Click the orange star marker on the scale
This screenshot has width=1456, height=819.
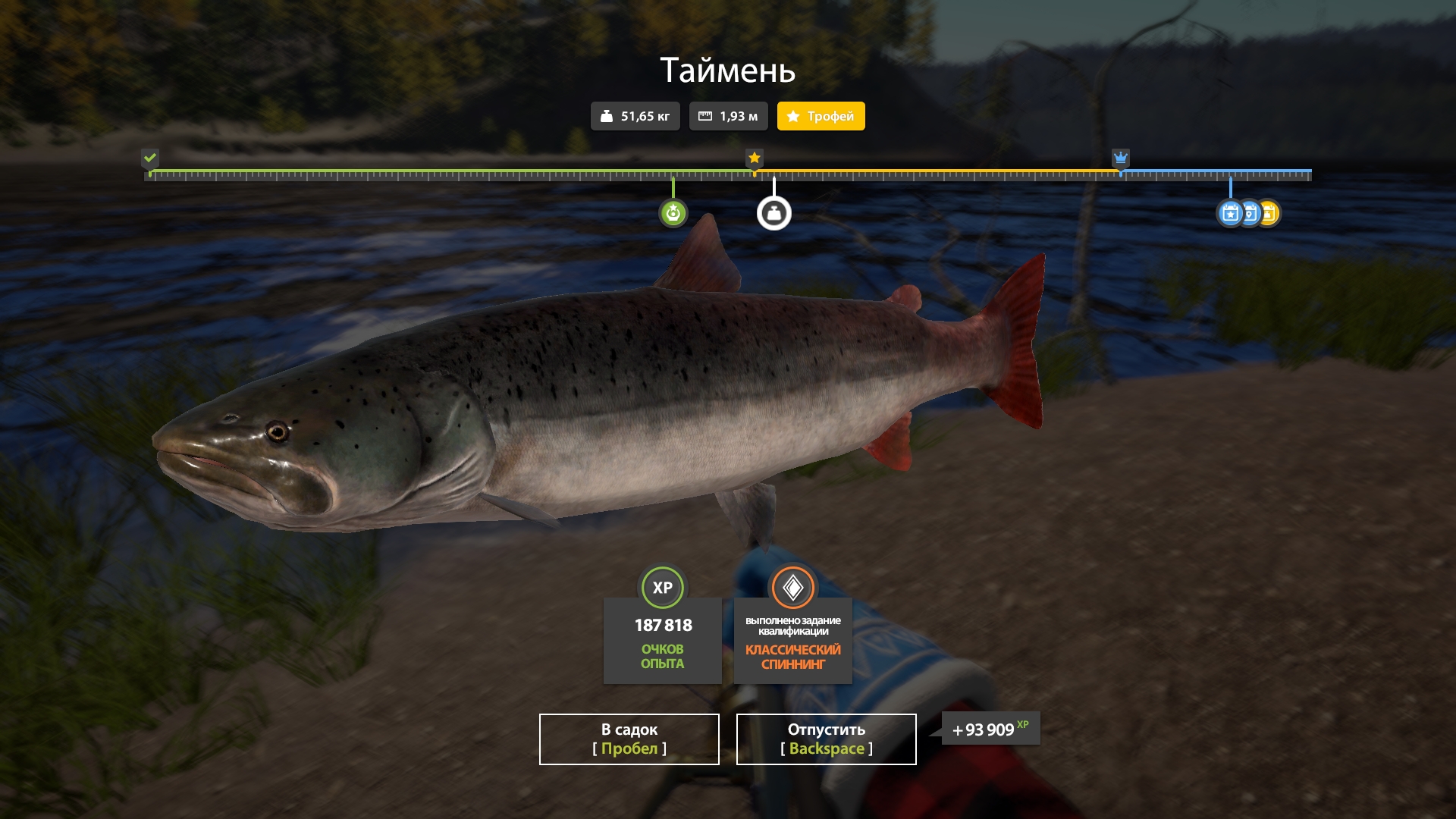753,158
